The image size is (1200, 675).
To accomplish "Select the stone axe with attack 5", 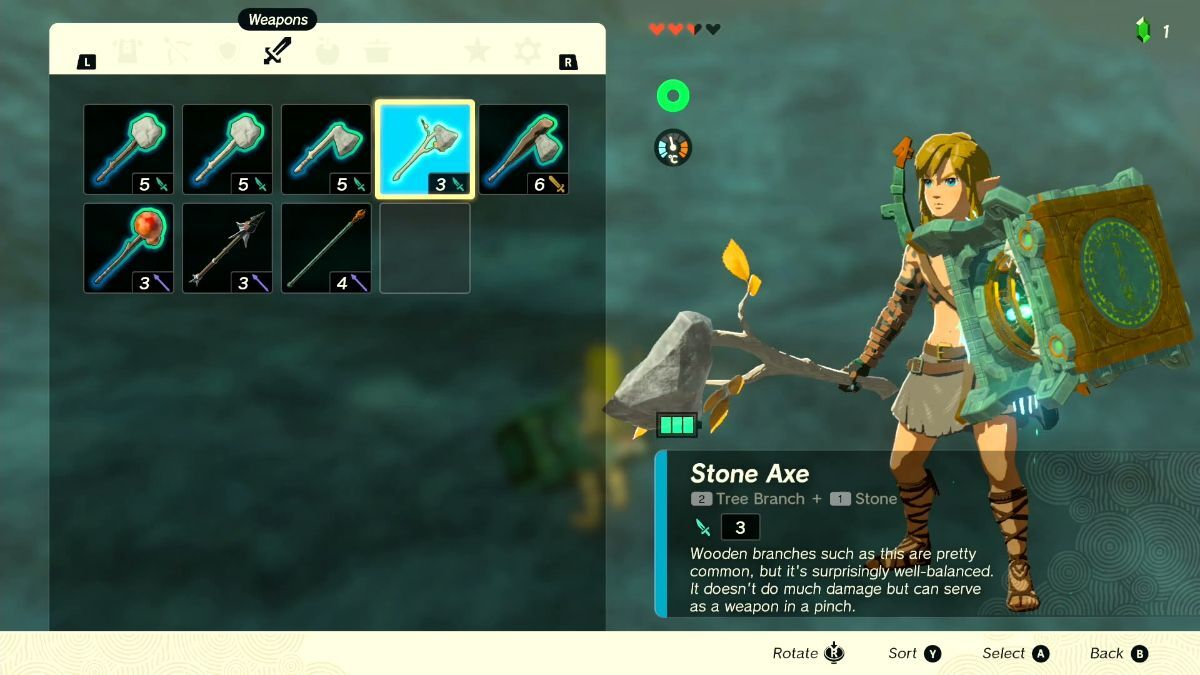I will tap(326, 150).
